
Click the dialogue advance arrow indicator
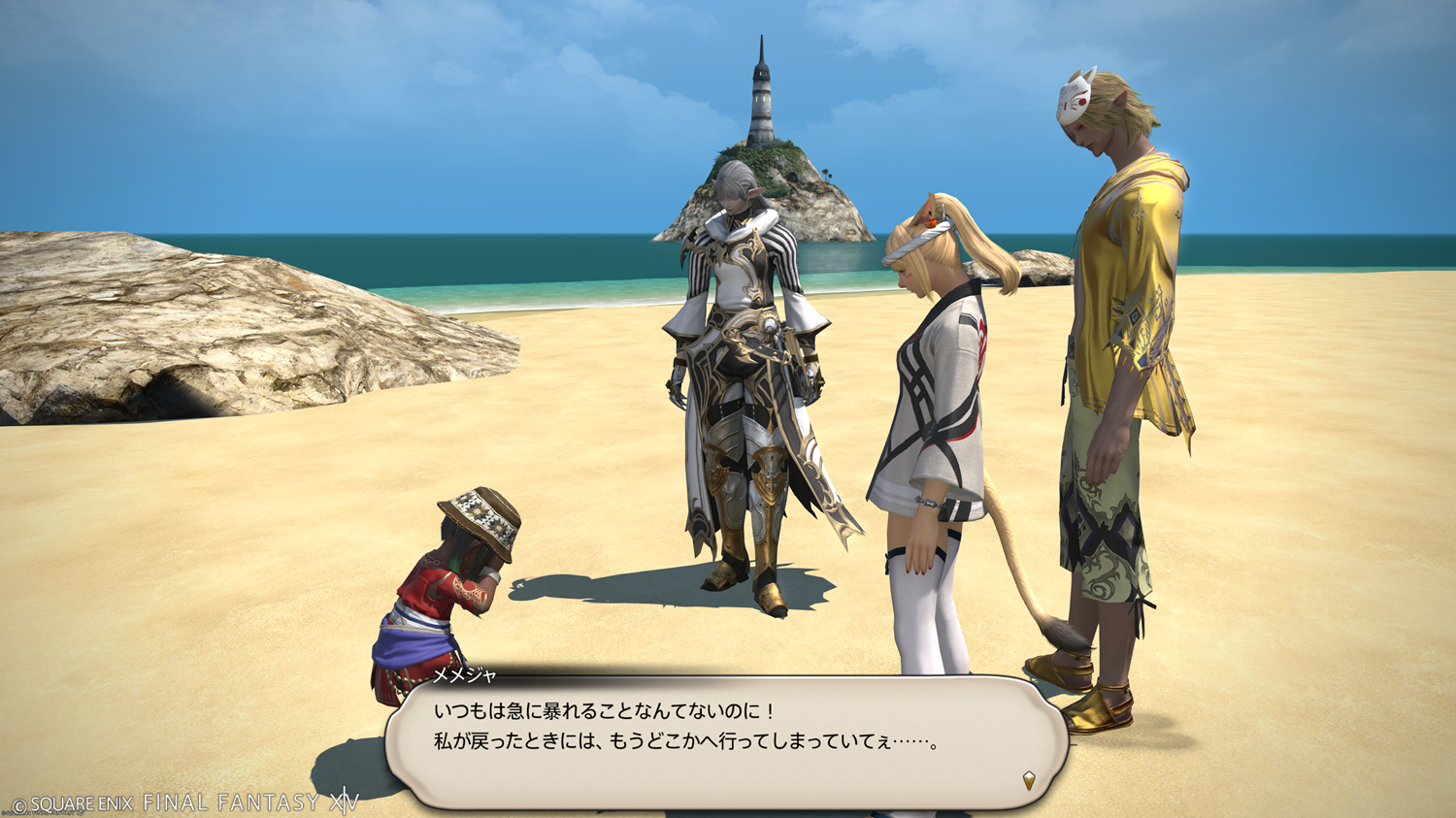[x=1029, y=780]
